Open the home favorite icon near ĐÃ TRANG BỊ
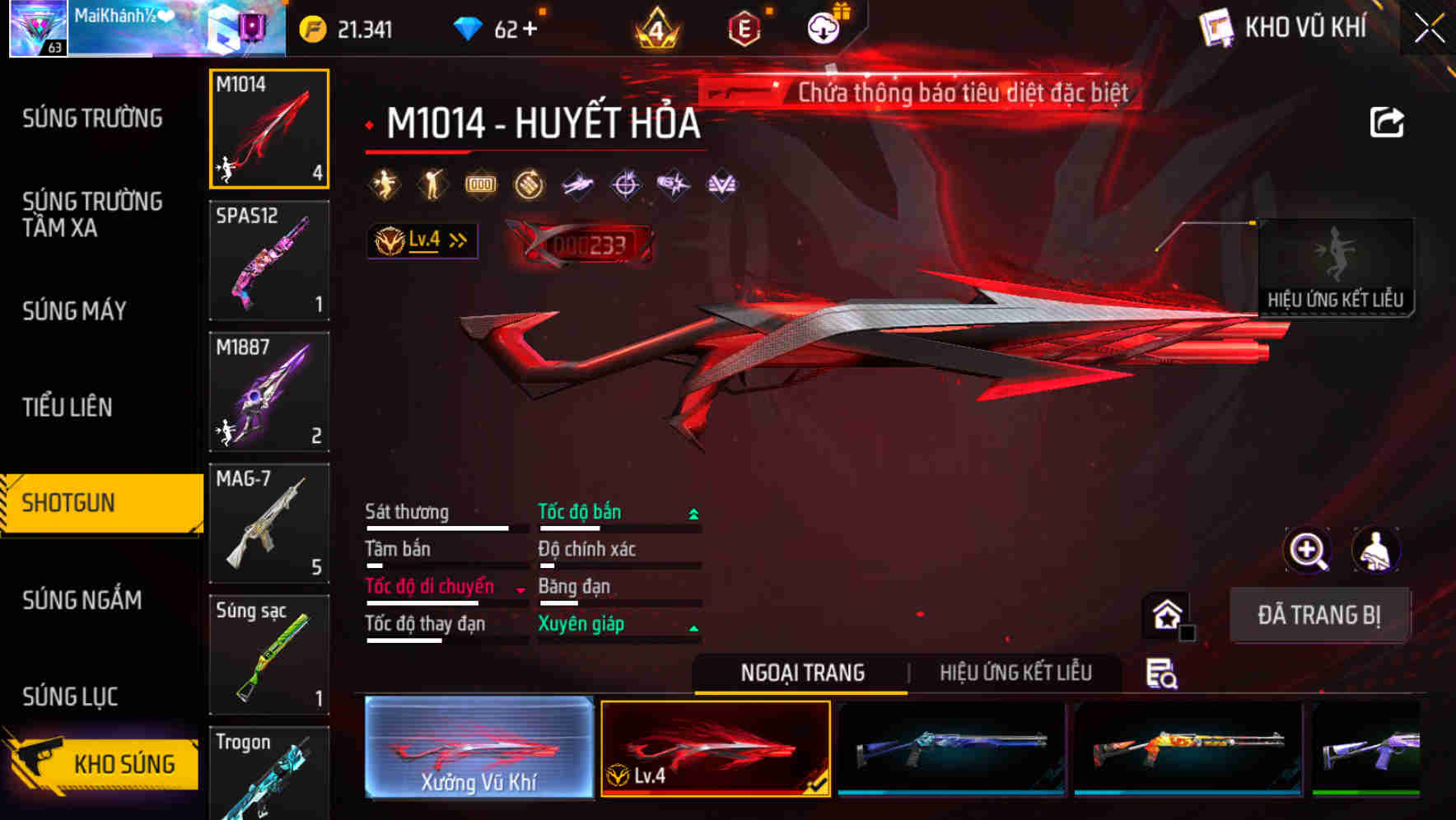The image size is (1456, 820). (x=1164, y=613)
